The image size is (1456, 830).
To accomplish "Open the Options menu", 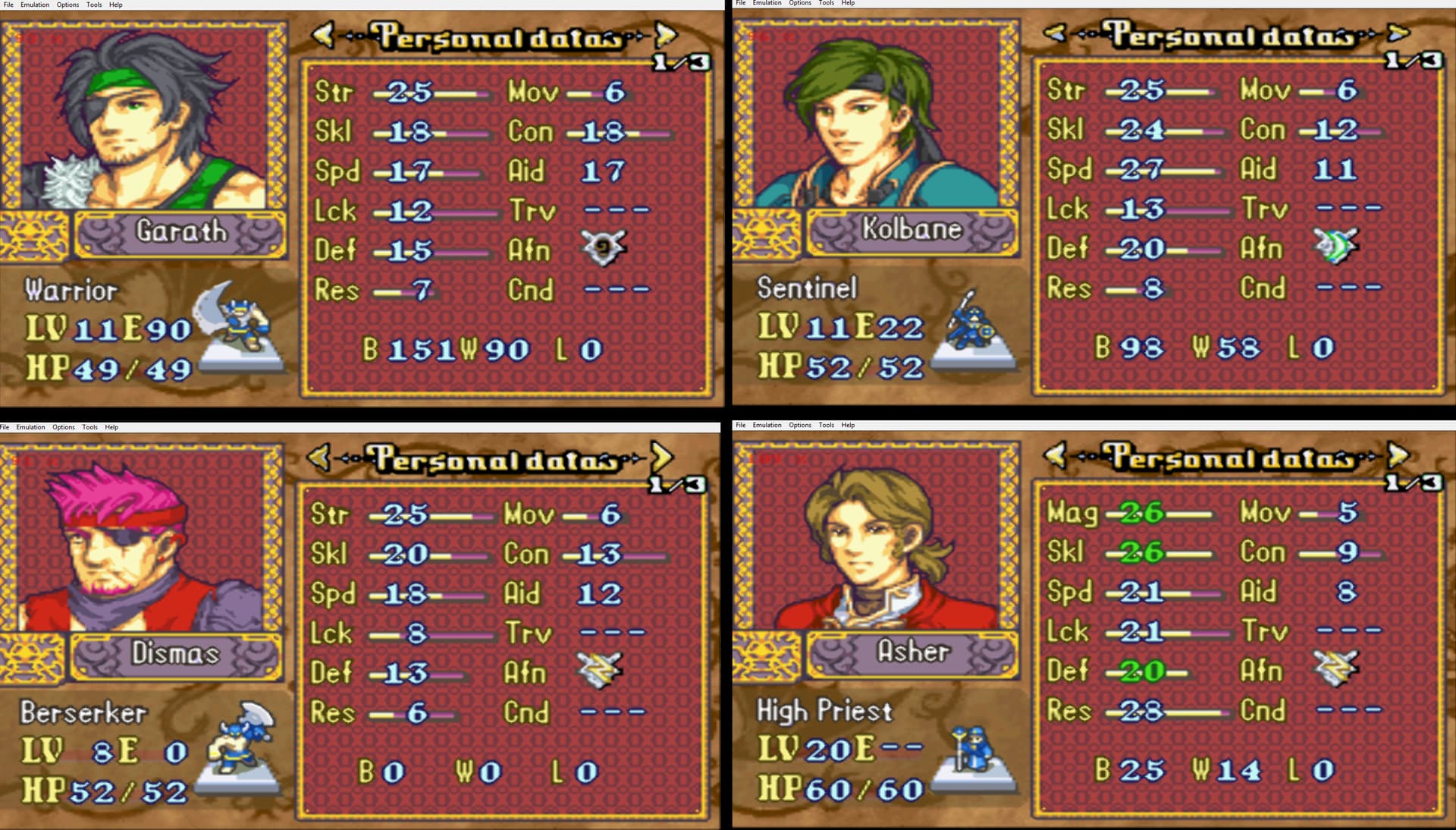I will pyautogui.click(x=67, y=5).
